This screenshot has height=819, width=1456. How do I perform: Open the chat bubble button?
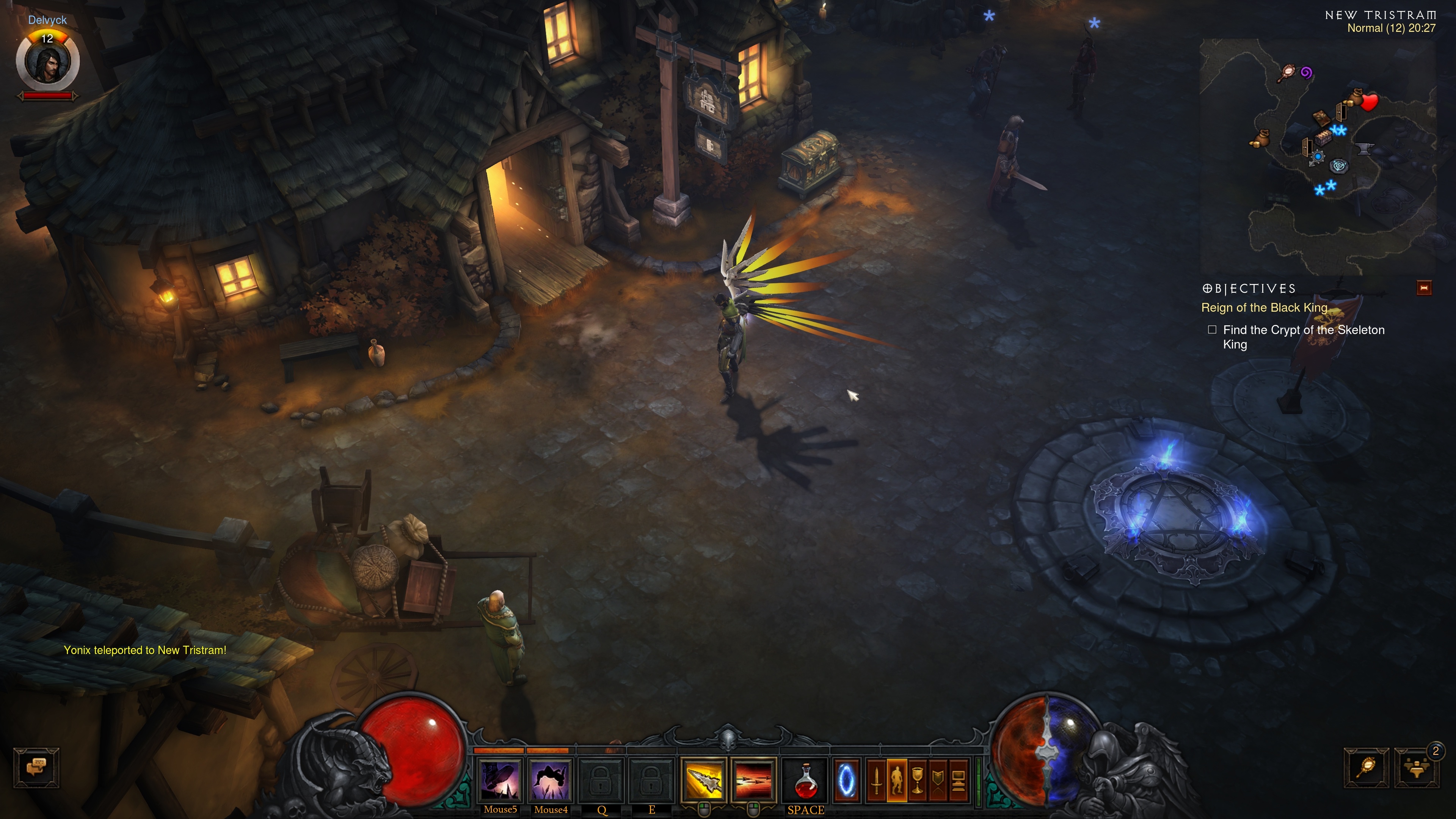point(36,767)
